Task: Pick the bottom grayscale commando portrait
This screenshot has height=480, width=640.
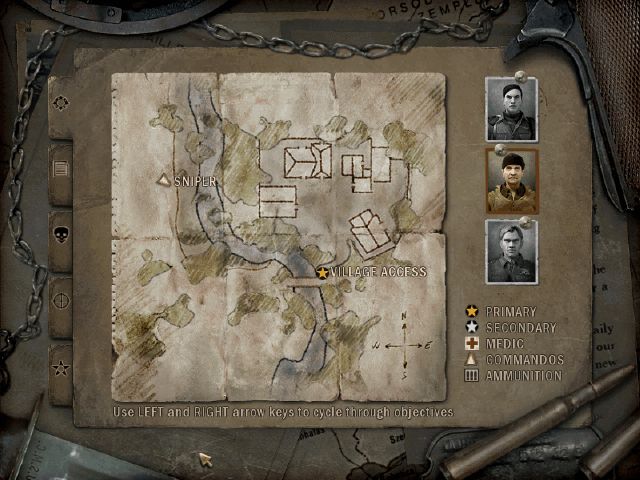Action: (x=511, y=251)
